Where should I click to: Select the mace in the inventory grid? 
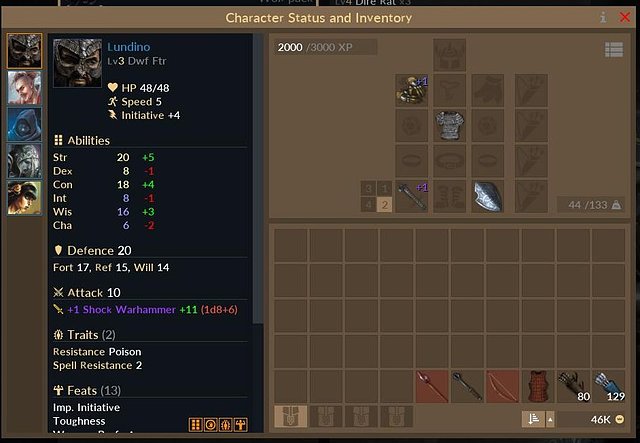(465, 385)
